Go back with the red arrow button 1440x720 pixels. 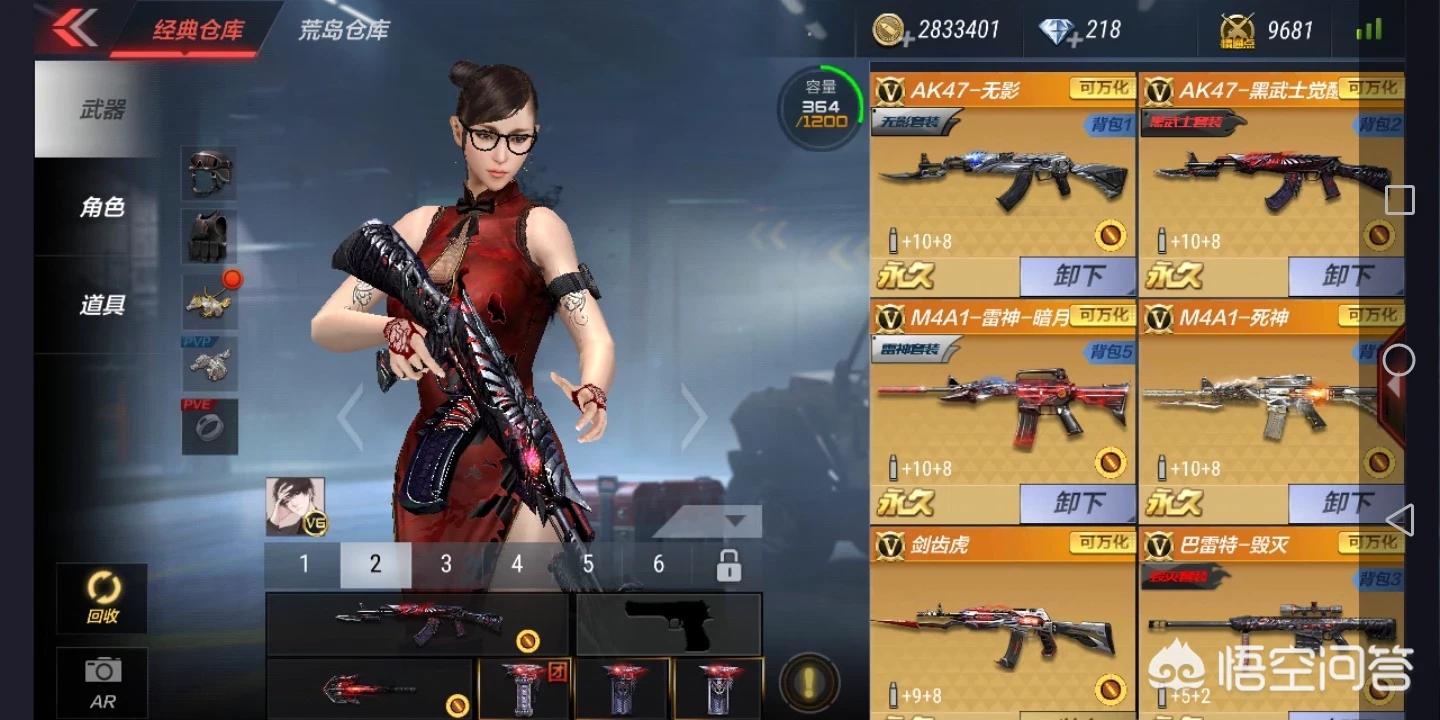coord(75,28)
